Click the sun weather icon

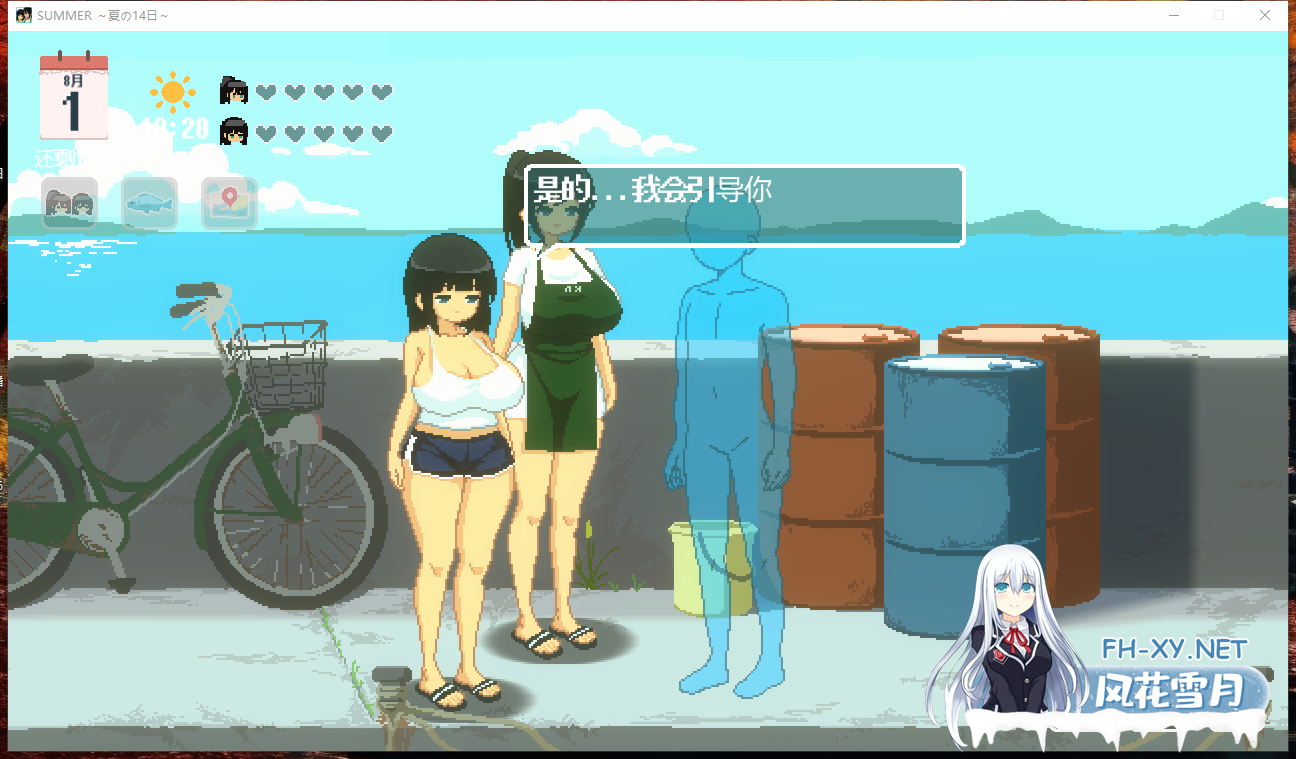(x=171, y=91)
